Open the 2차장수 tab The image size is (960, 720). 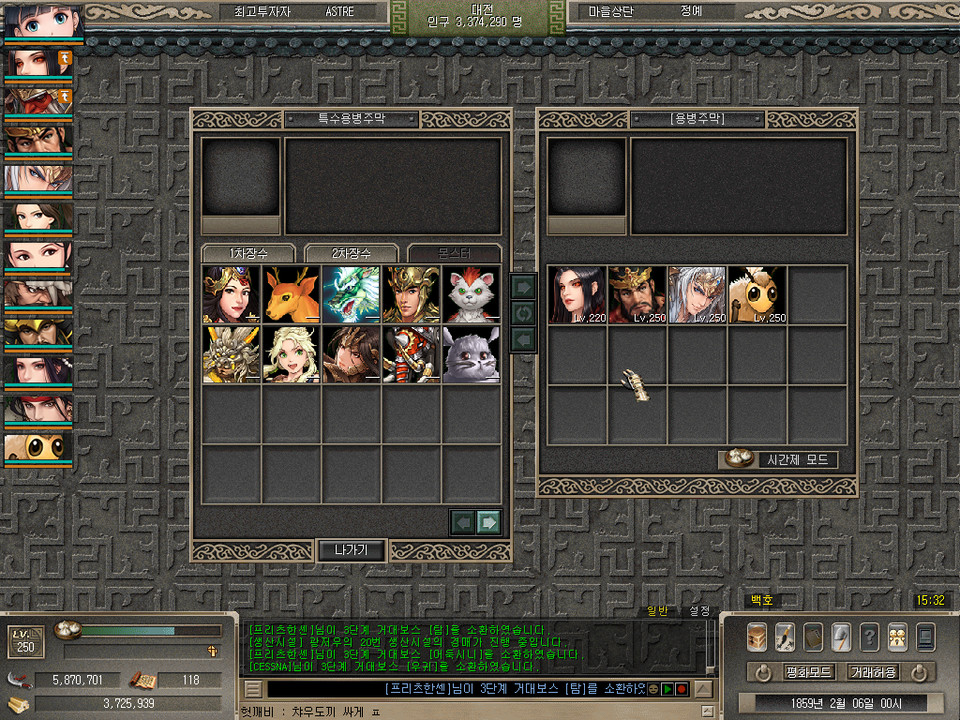[x=351, y=253]
